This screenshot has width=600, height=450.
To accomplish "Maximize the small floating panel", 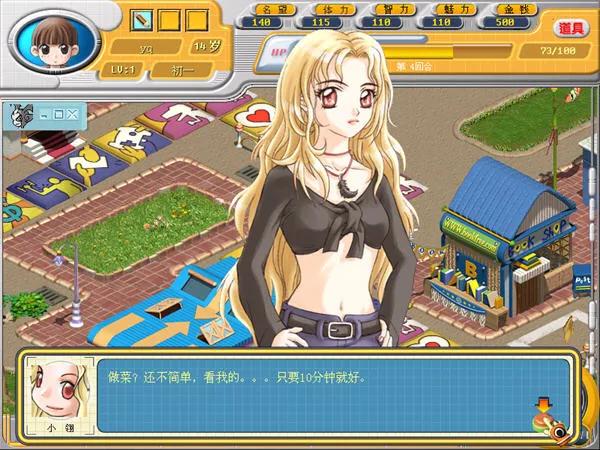I will point(58,114).
